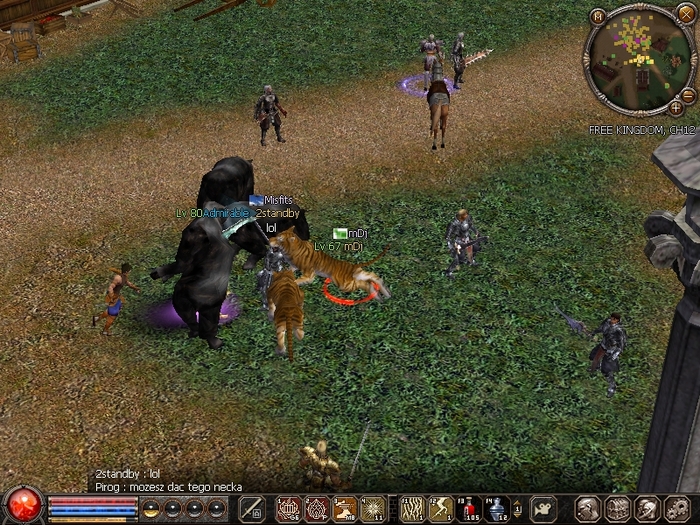Open the gear system options button
The image size is (700, 525).
(676, 508)
